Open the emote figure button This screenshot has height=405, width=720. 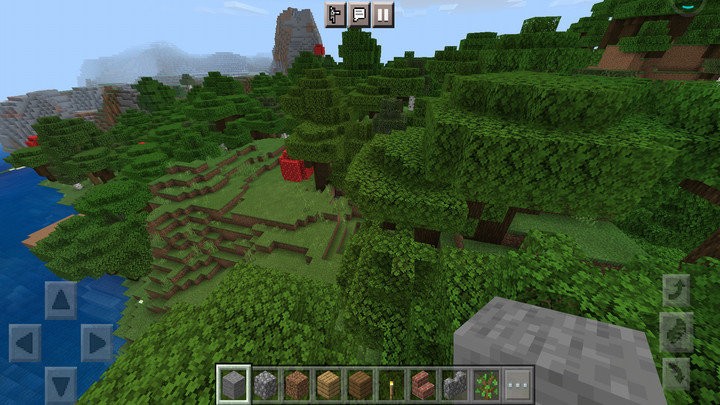335,14
